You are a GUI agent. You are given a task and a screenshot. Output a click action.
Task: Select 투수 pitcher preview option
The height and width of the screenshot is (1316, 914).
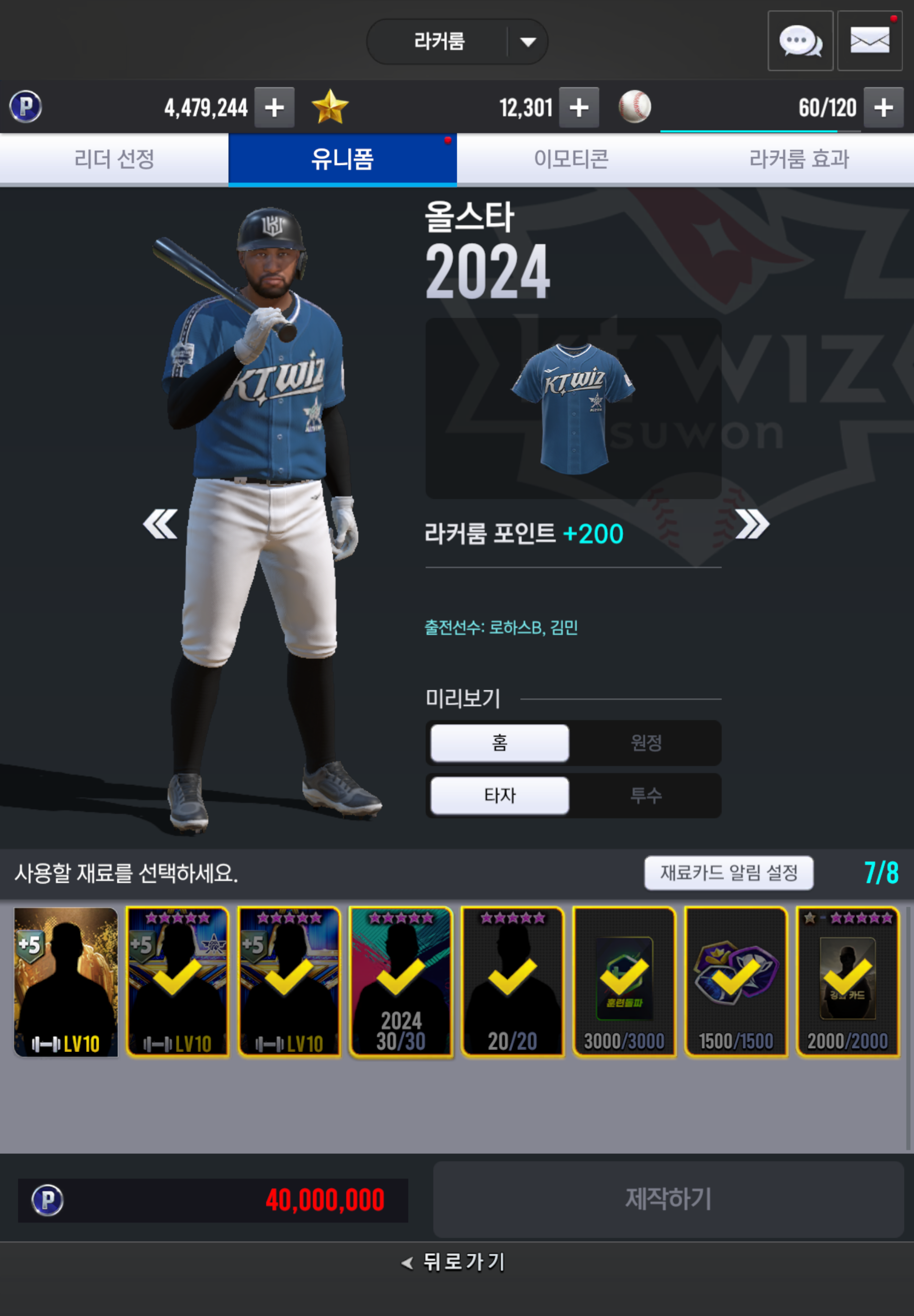tap(646, 795)
